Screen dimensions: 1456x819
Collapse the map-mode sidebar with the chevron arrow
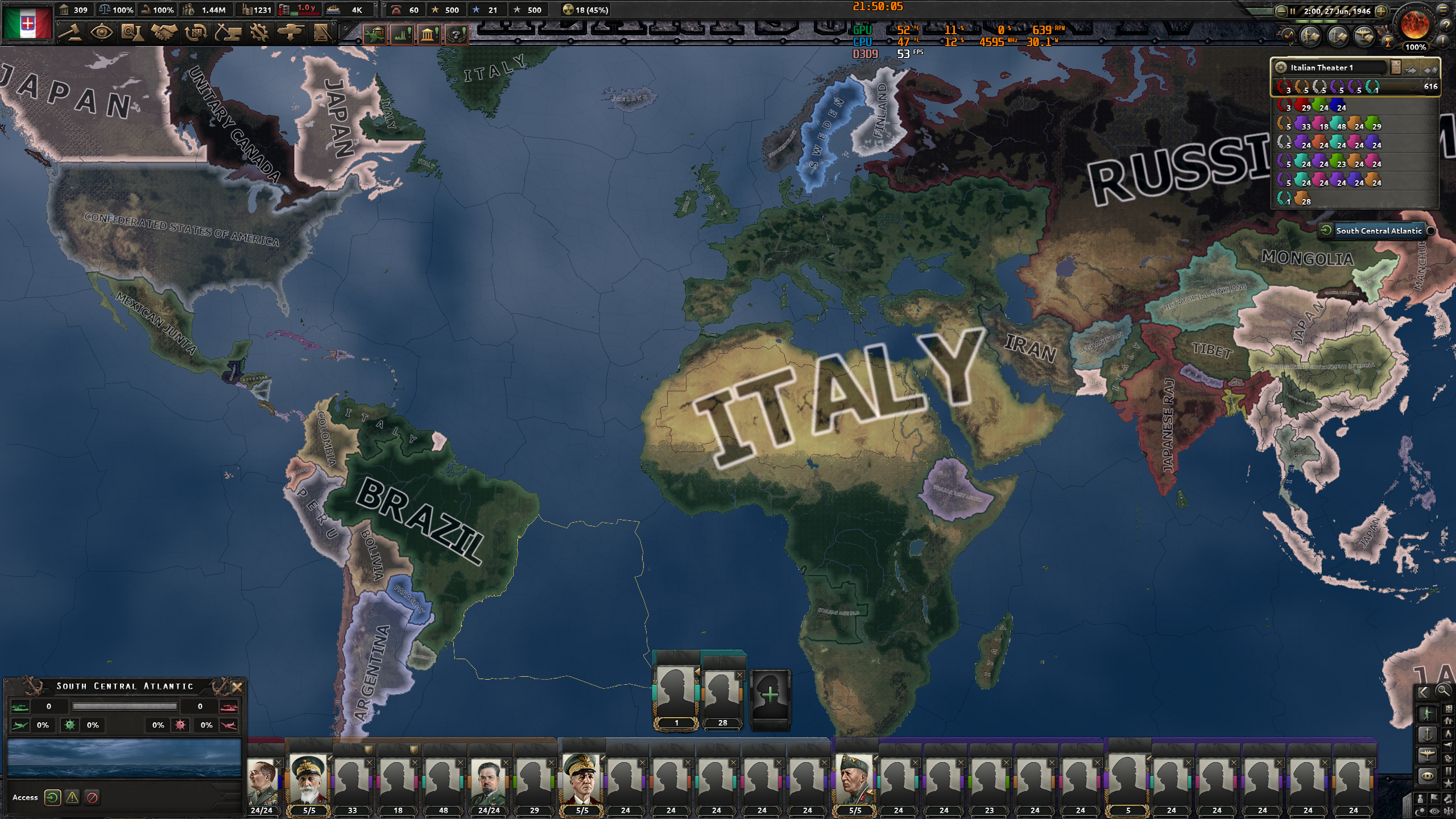(x=1424, y=692)
